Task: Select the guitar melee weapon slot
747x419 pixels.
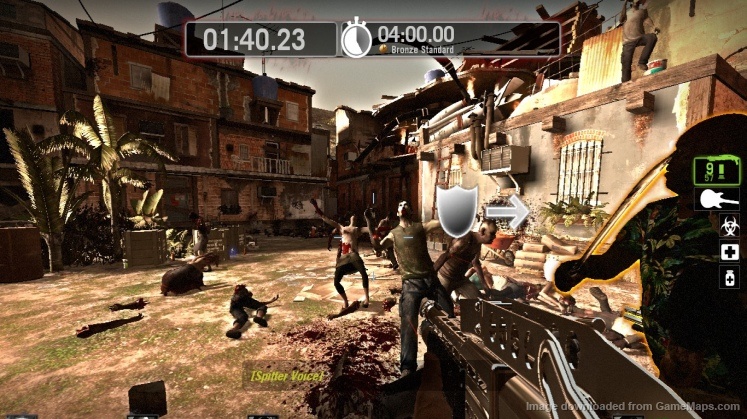Action: (717, 199)
